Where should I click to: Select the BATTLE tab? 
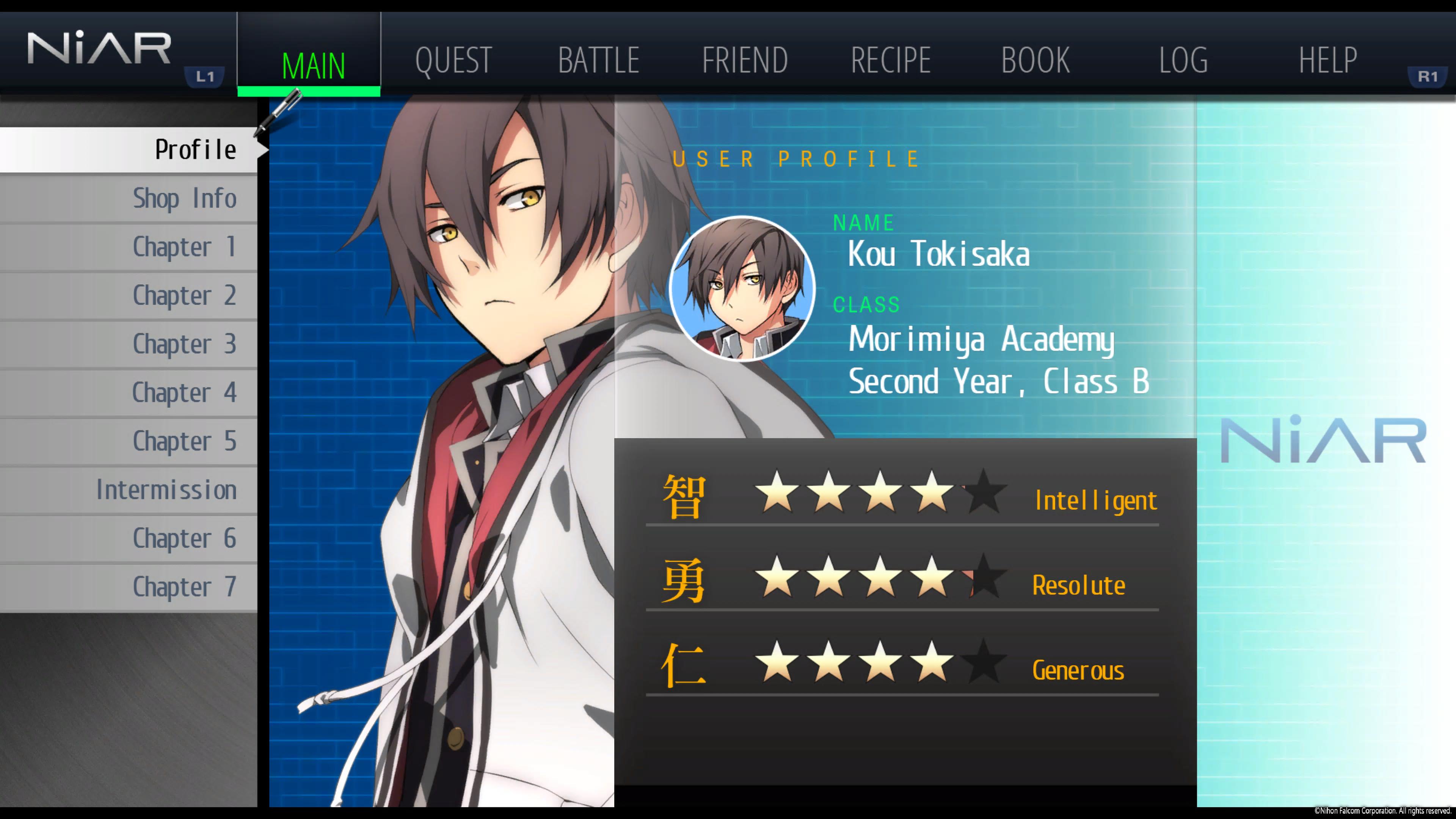[599, 60]
